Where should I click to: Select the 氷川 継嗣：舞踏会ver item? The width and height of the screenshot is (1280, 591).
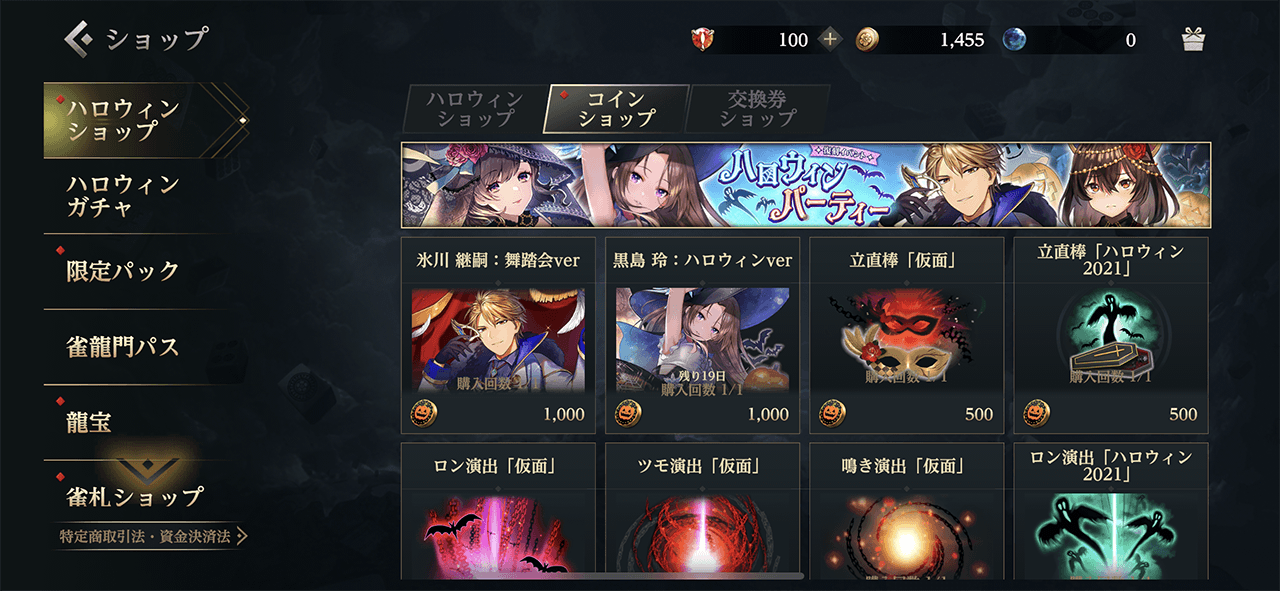pyautogui.click(x=498, y=335)
